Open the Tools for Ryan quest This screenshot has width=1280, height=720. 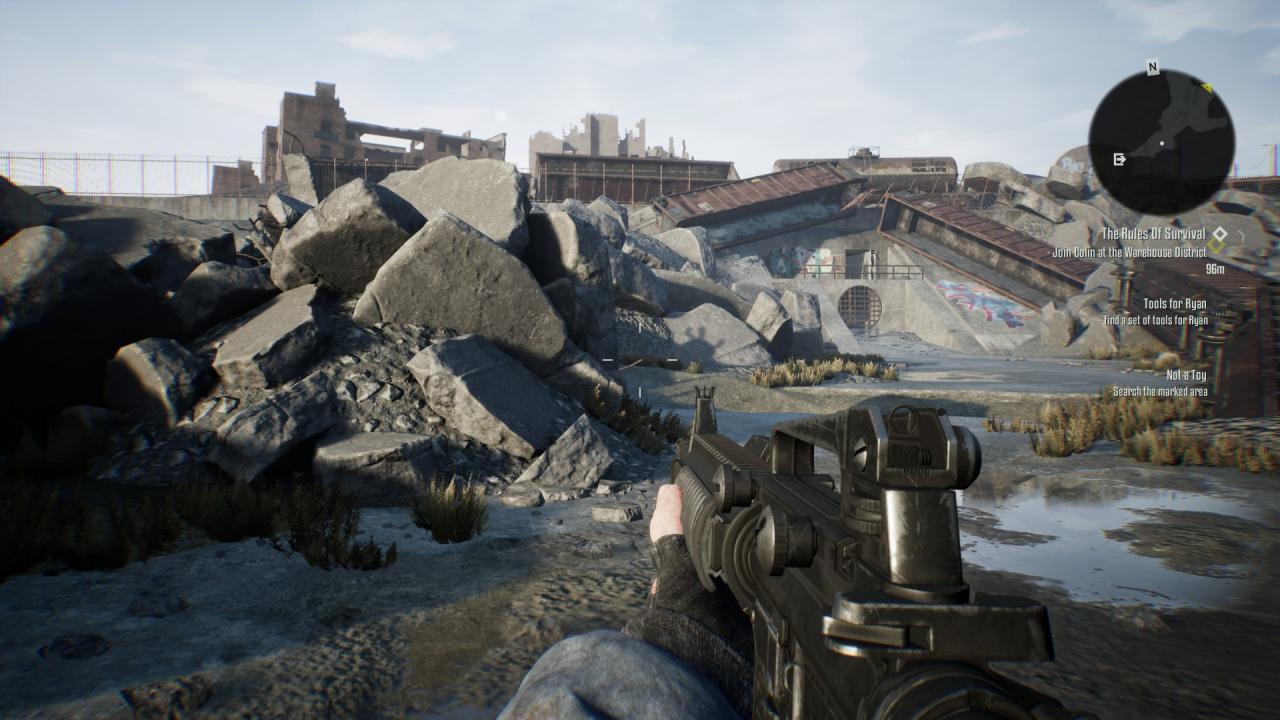(1175, 303)
